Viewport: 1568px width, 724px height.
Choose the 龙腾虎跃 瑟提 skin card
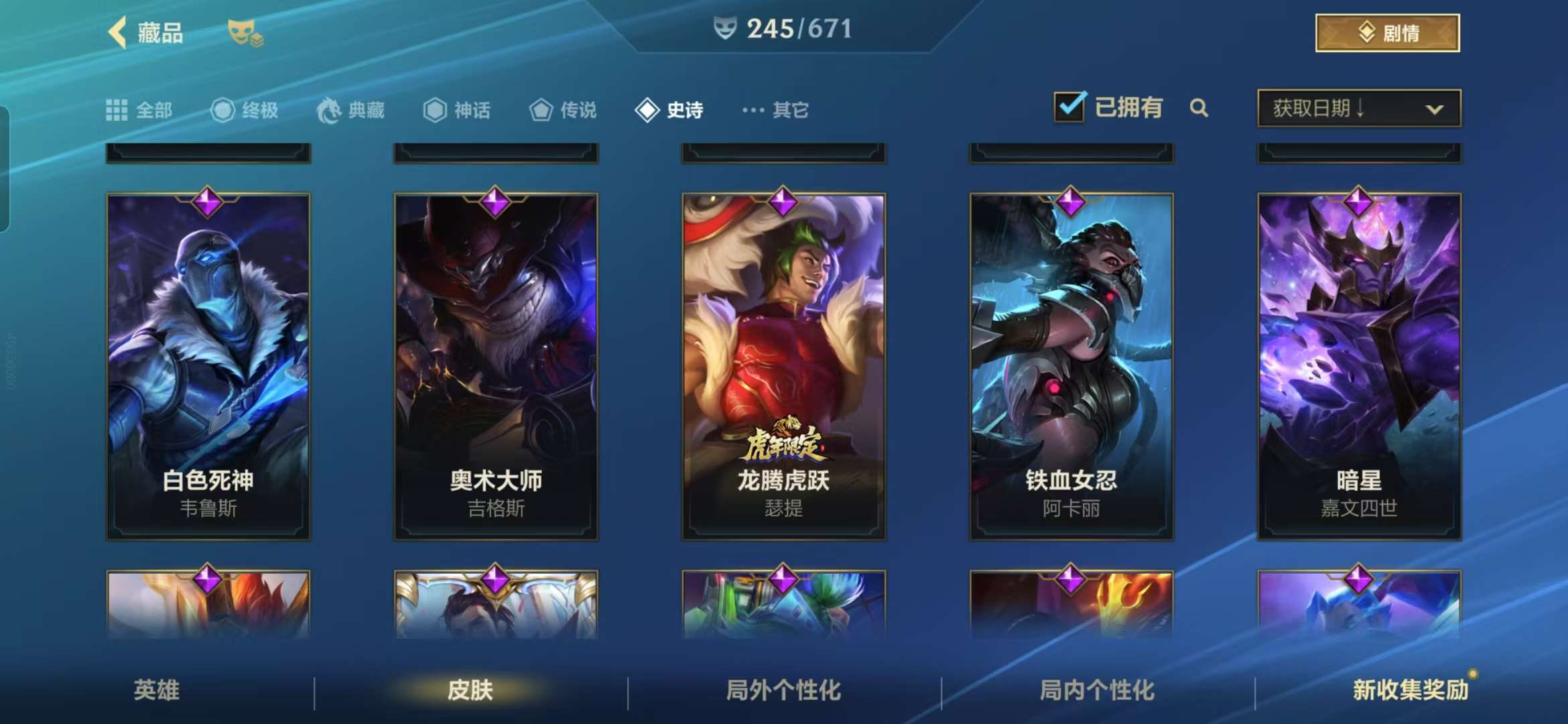[783, 366]
